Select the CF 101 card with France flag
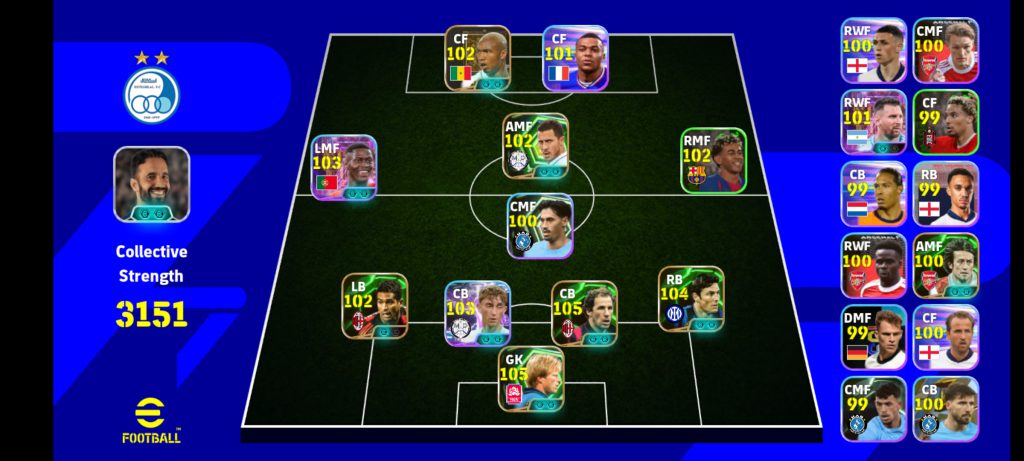Screen dimensions: 1024x461 (x=575, y=59)
